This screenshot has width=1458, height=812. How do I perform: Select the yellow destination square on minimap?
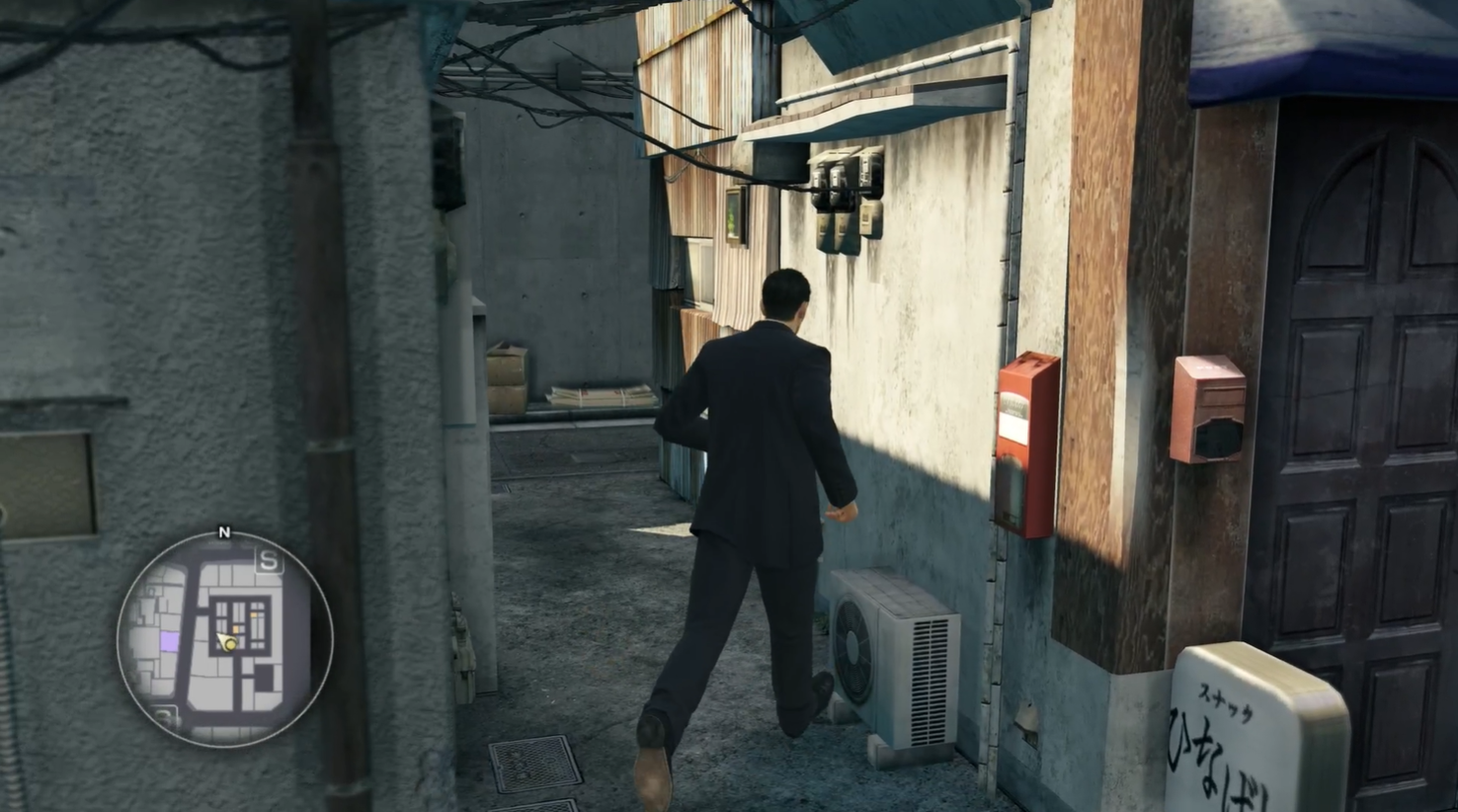pyautogui.click(x=235, y=629)
